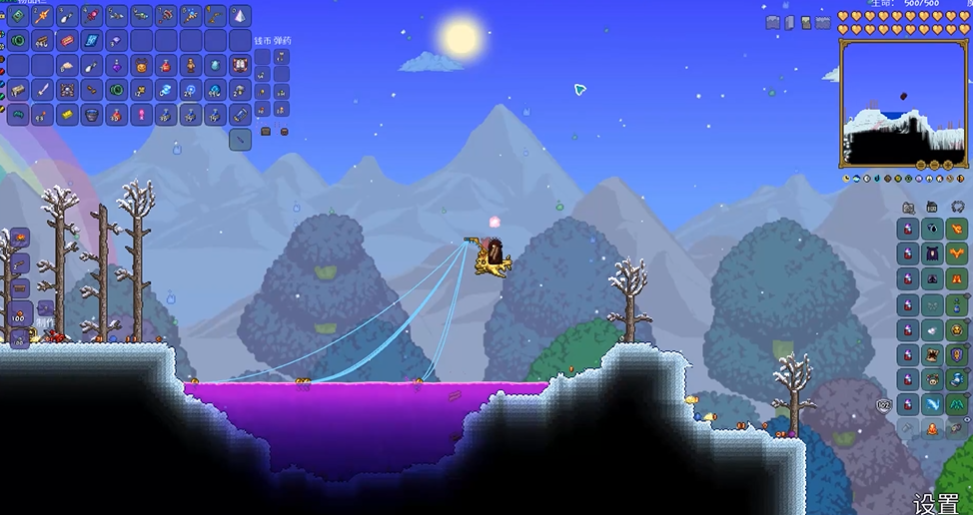
Task: Open the bestiary book icon
Action: [788, 22]
